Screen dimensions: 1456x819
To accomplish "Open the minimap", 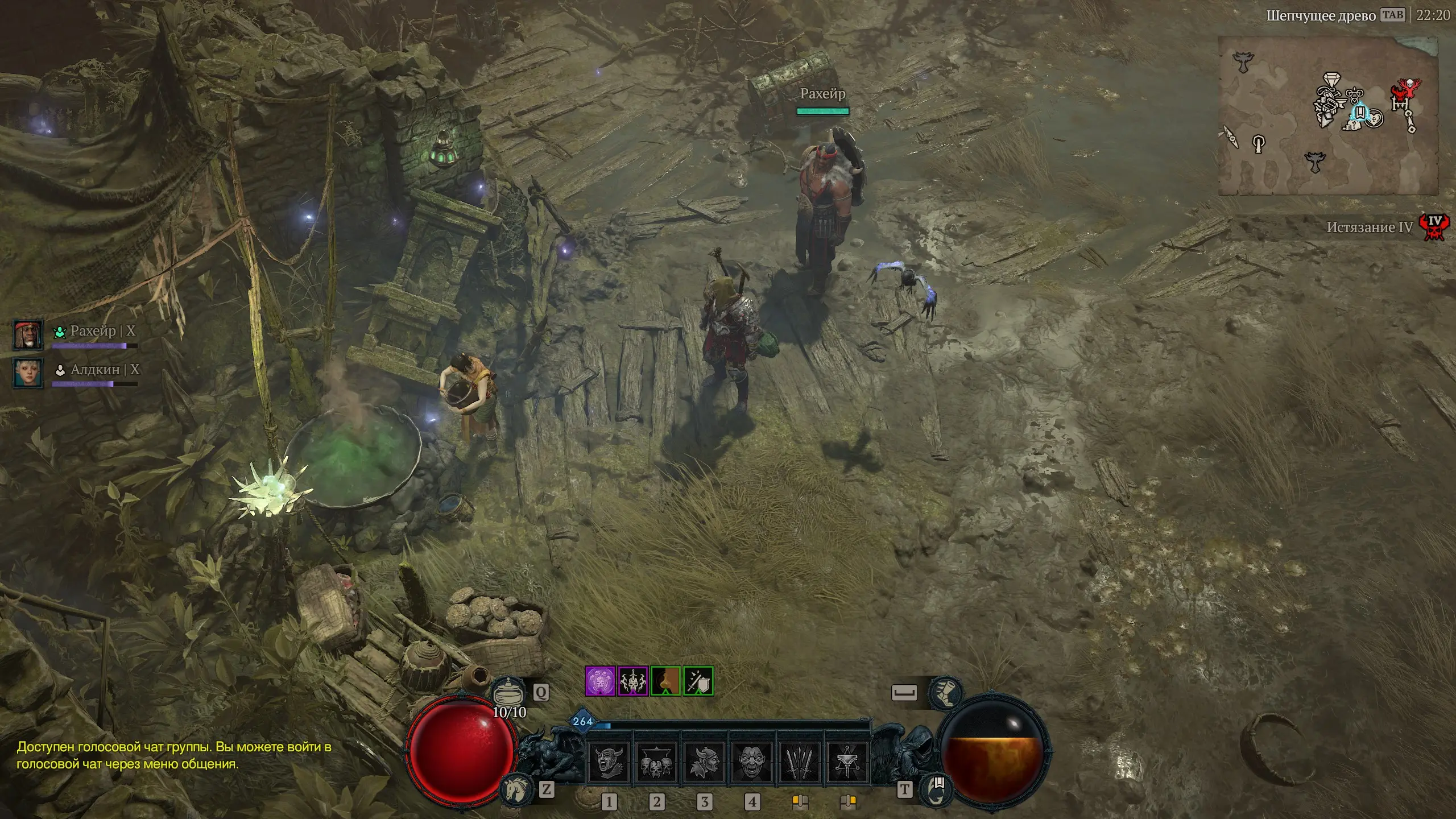I will [1327, 115].
